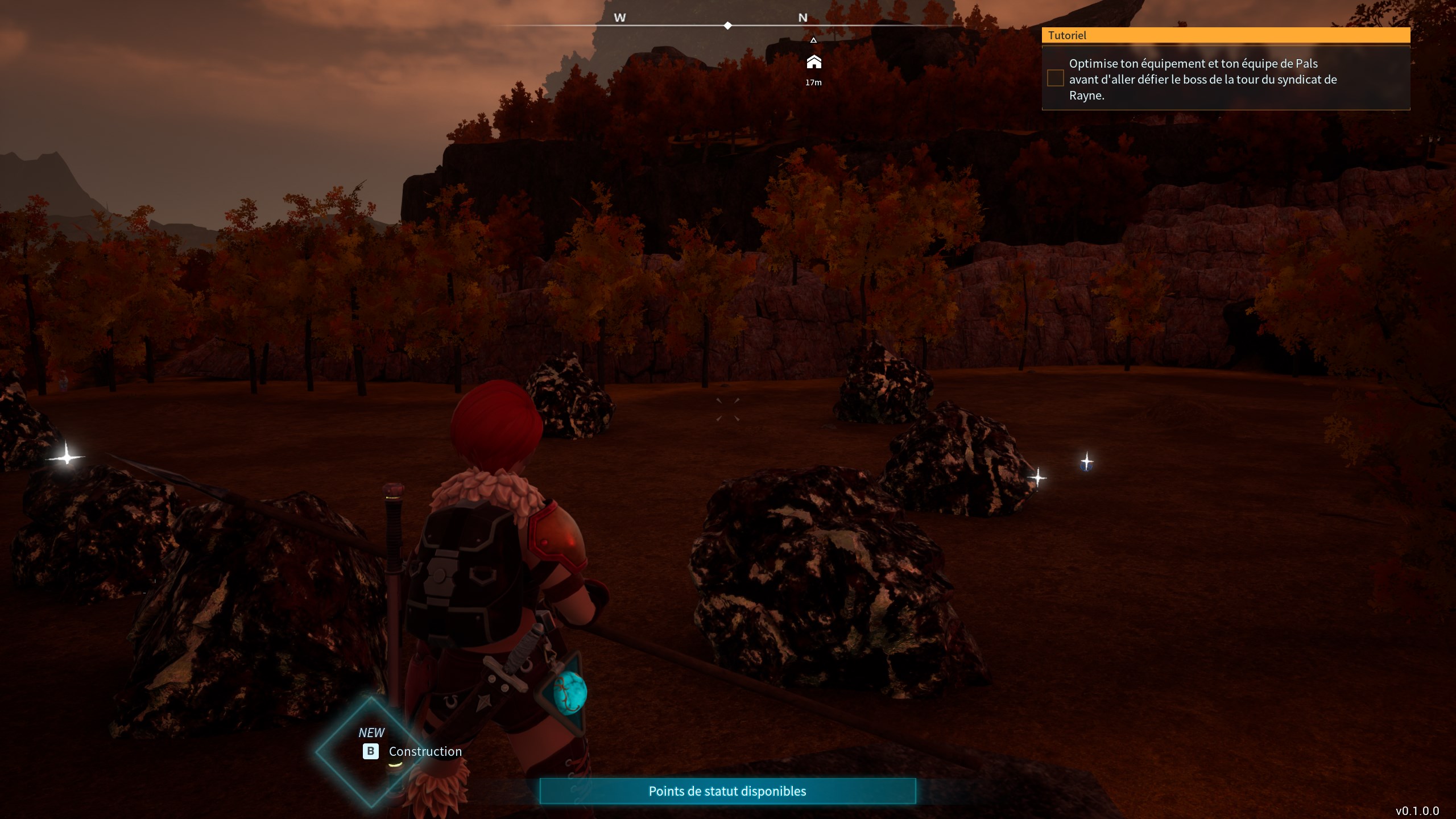Open the NEW Construction prompt diamond

pyautogui.click(x=373, y=751)
